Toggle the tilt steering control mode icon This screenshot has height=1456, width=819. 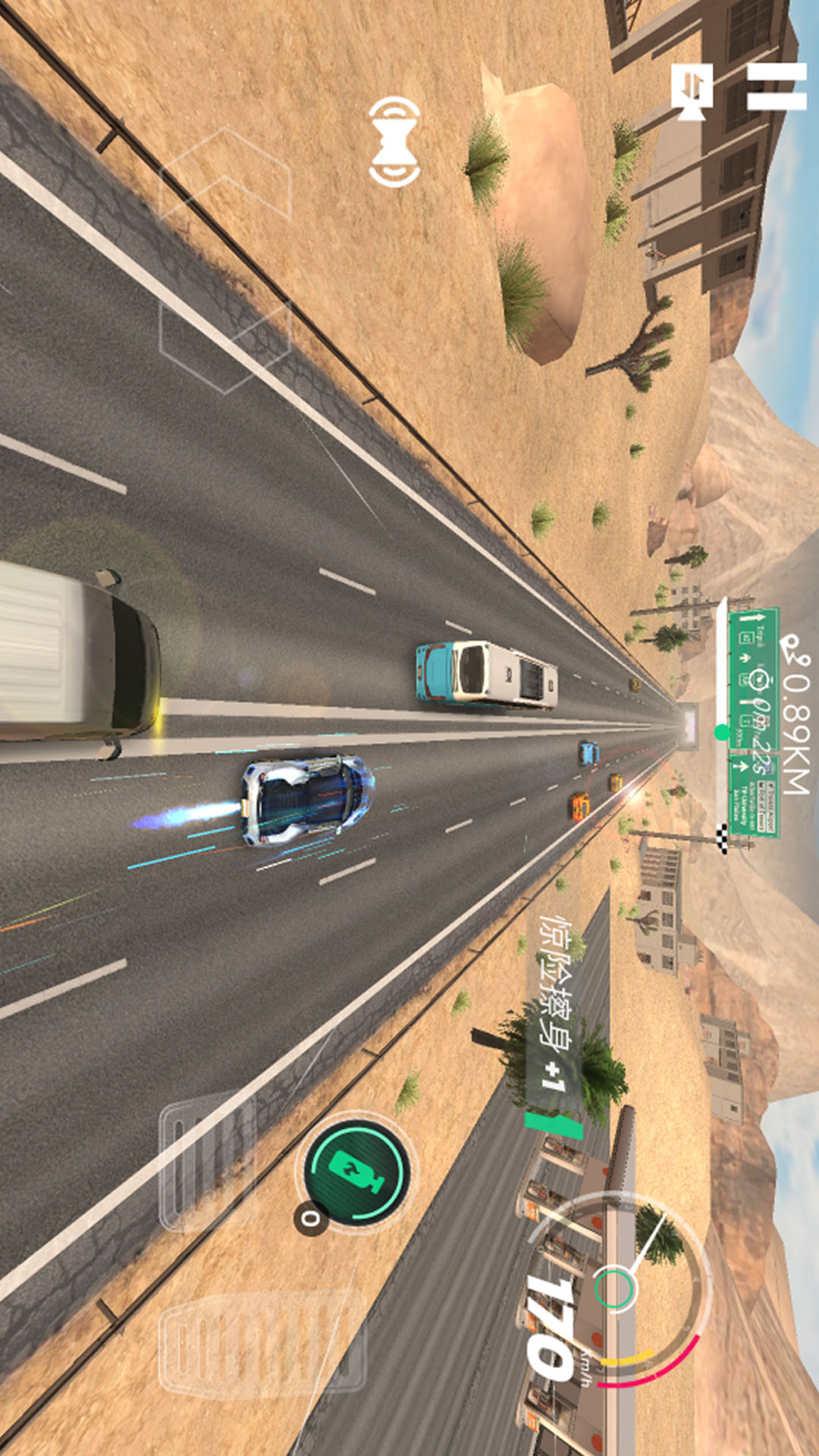pos(394,142)
